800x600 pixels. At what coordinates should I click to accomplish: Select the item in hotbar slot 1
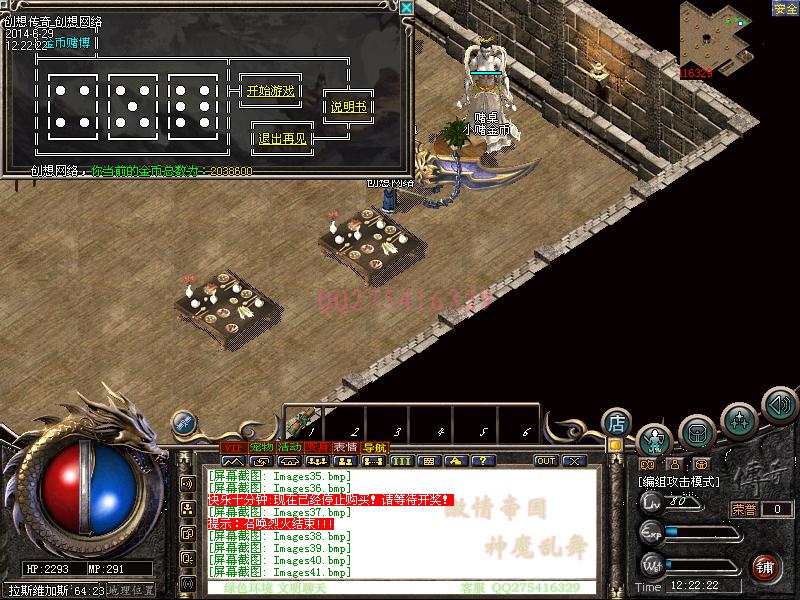305,420
